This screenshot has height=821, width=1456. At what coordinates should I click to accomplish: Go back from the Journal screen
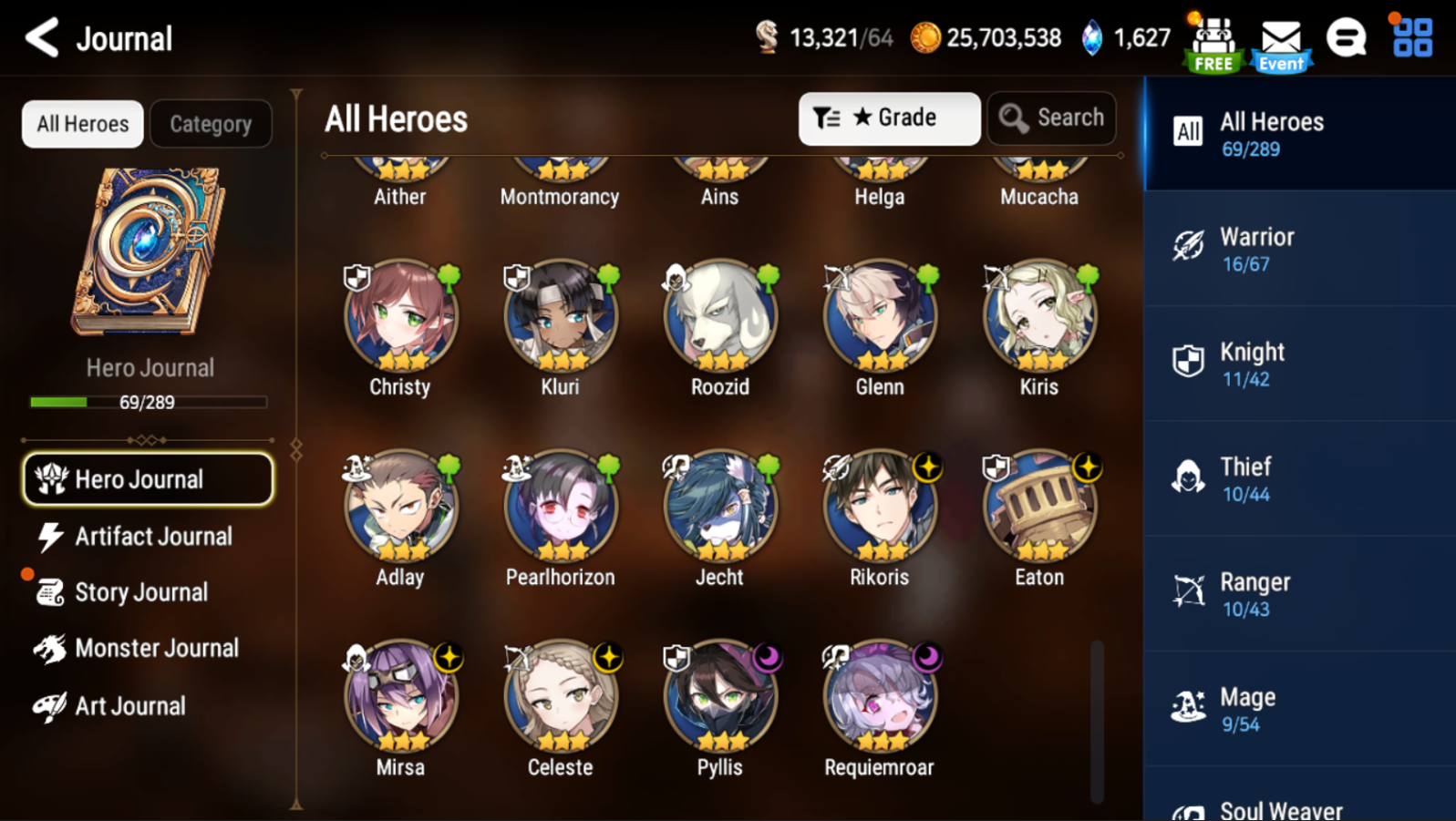tap(42, 38)
